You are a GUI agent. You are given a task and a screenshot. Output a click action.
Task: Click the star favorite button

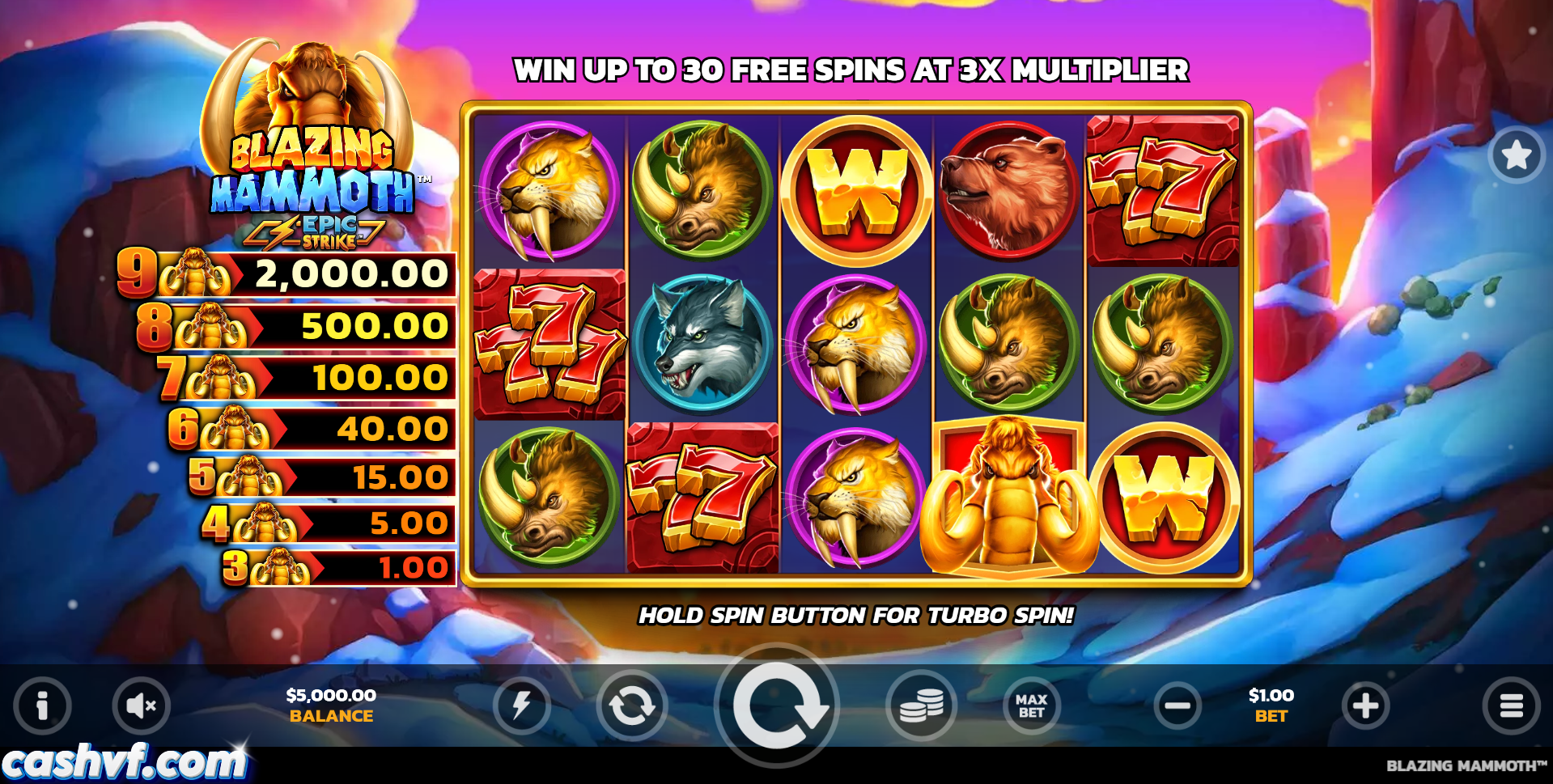[x=1516, y=155]
